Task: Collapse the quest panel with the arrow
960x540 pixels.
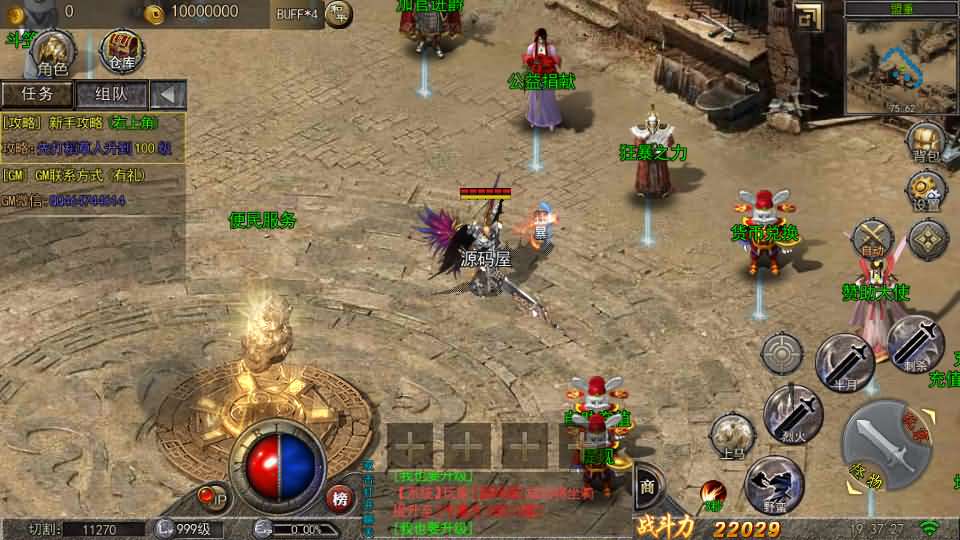Action: pos(167,95)
